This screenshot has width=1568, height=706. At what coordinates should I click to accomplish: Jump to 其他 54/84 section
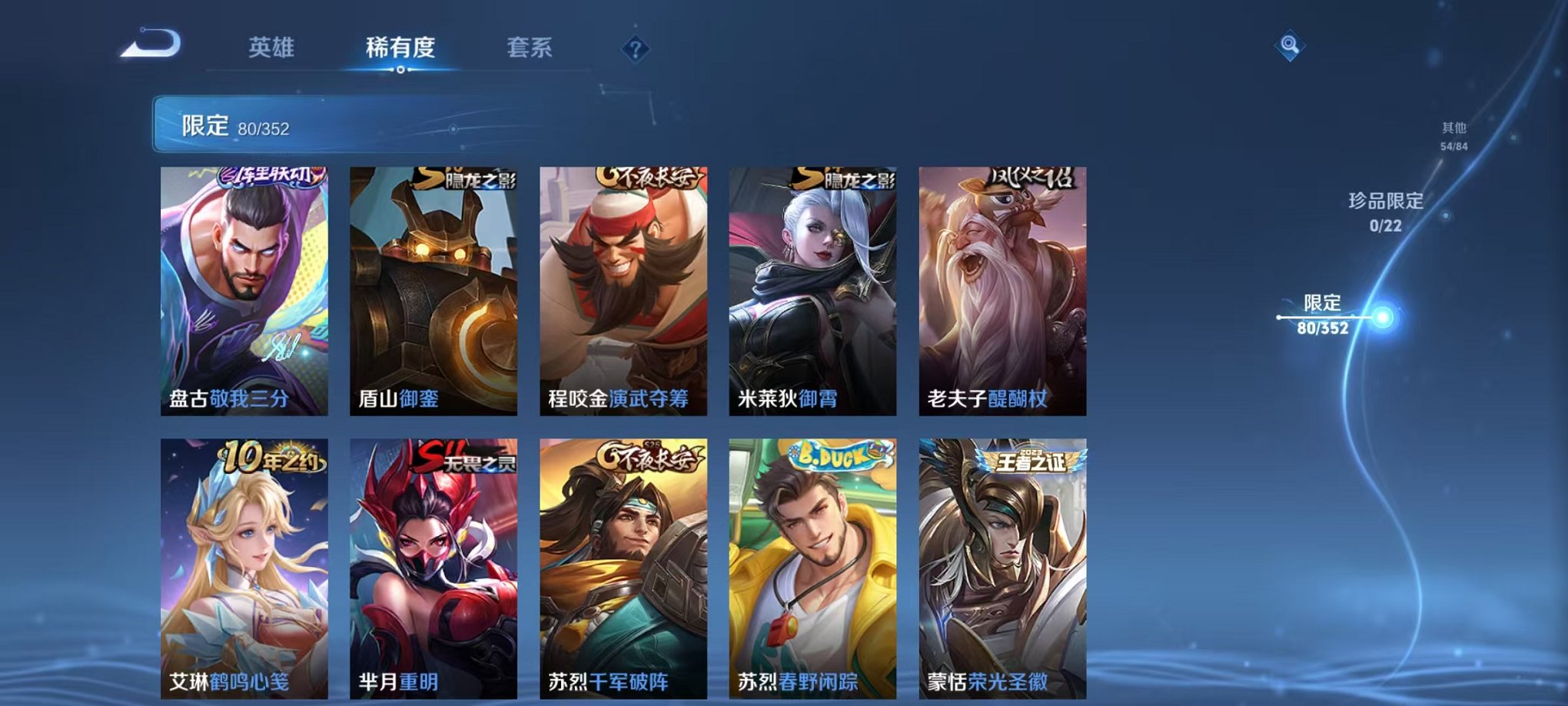(x=1453, y=136)
